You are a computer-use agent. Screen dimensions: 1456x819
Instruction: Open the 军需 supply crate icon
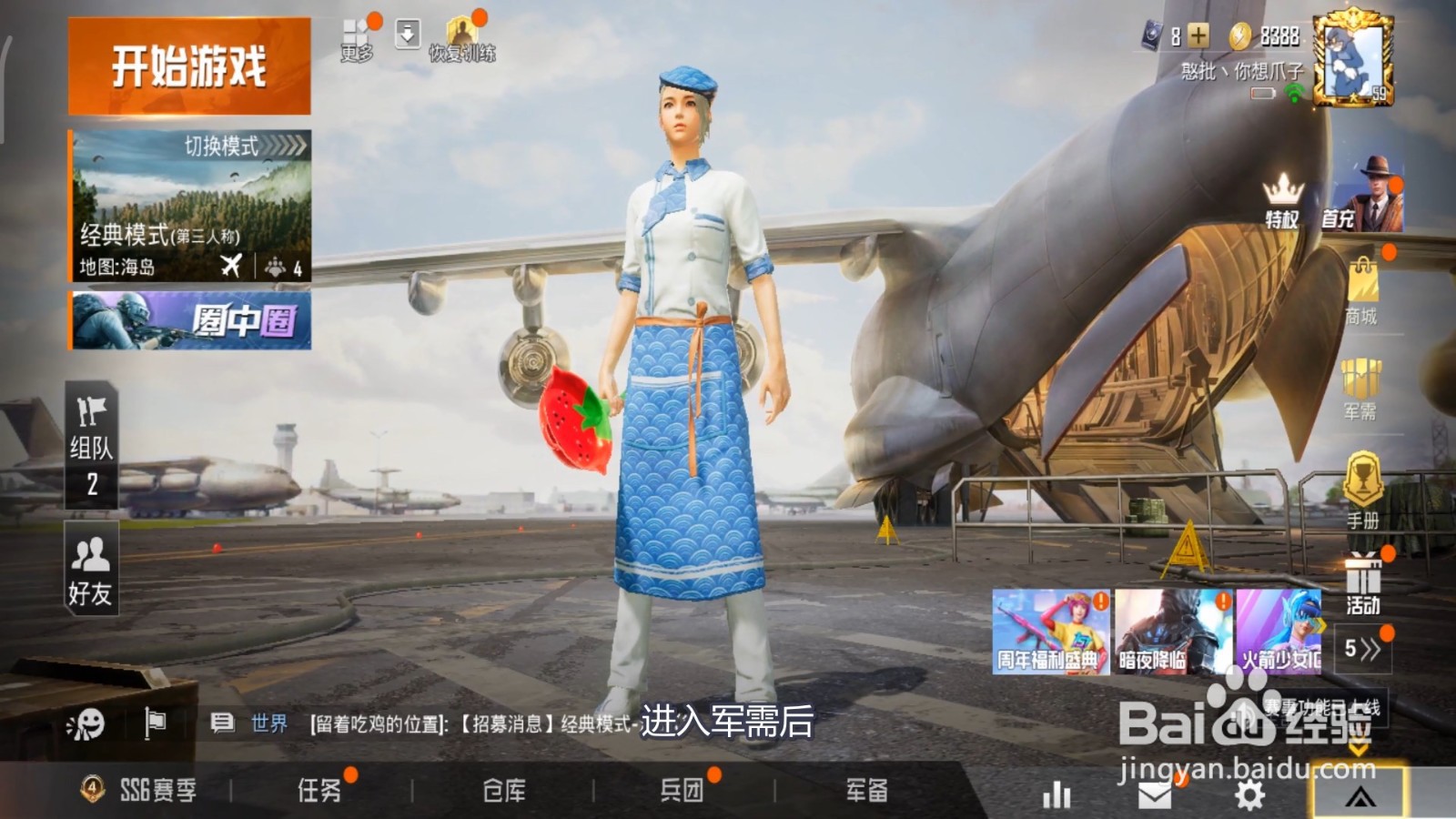[x=1362, y=379]
